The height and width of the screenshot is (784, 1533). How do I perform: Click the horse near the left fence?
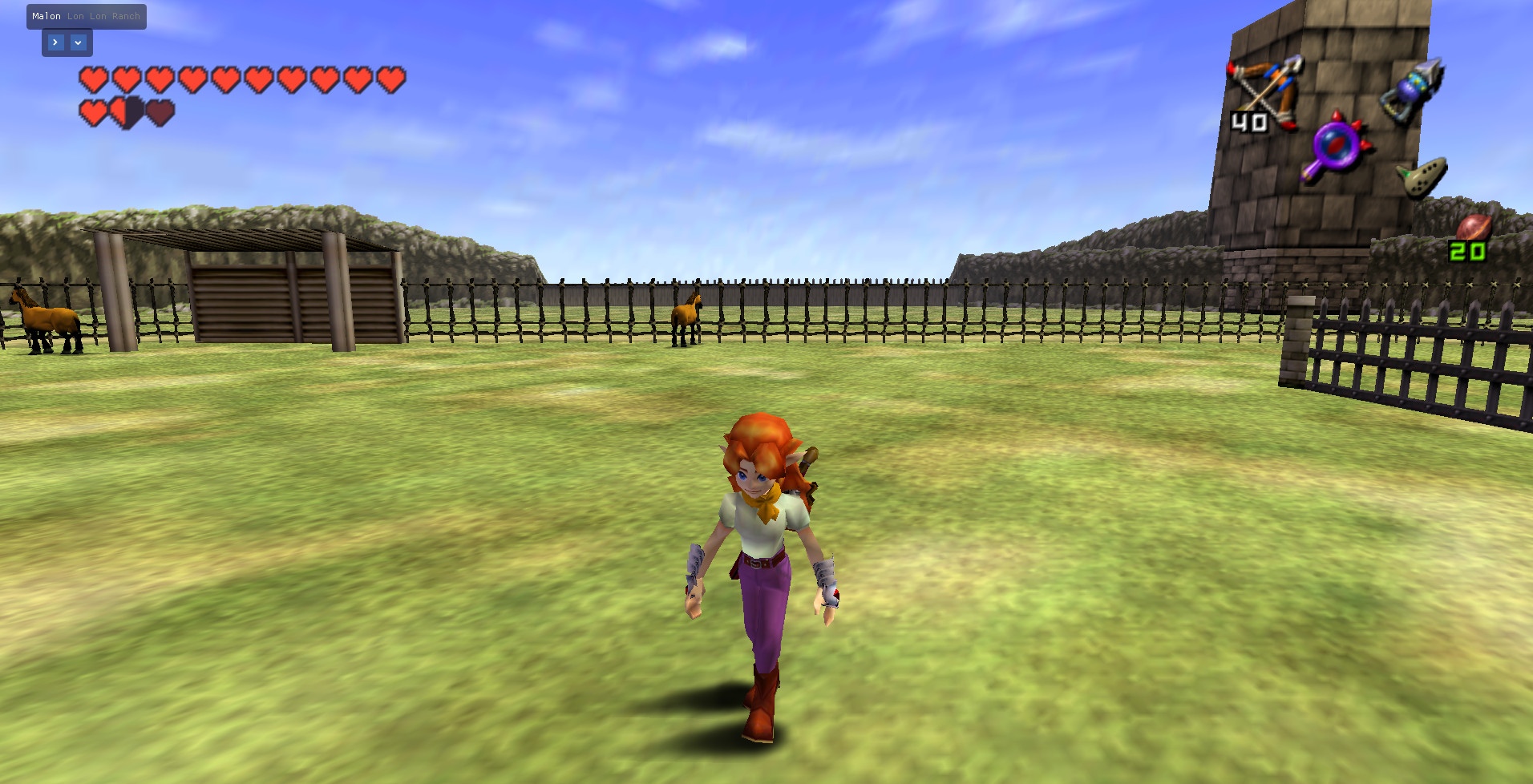click(x=44, y=321)
